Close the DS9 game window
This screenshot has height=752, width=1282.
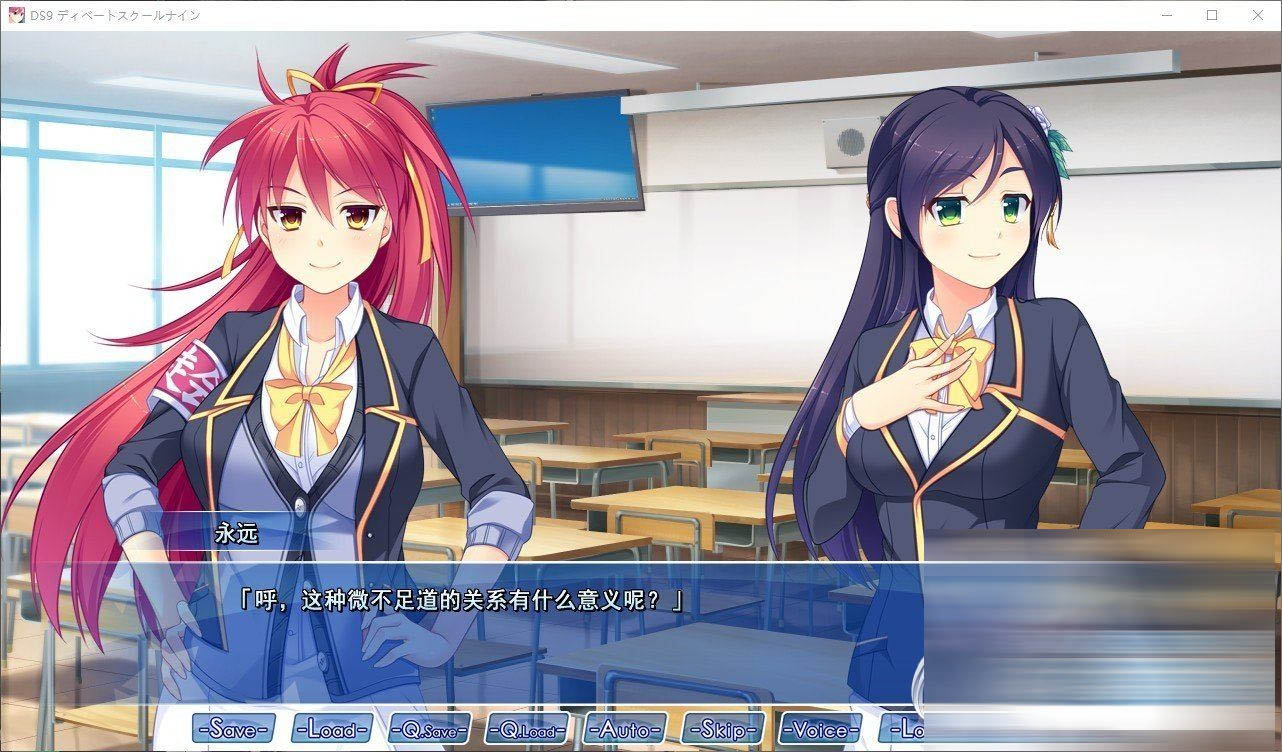point(1257,15)
